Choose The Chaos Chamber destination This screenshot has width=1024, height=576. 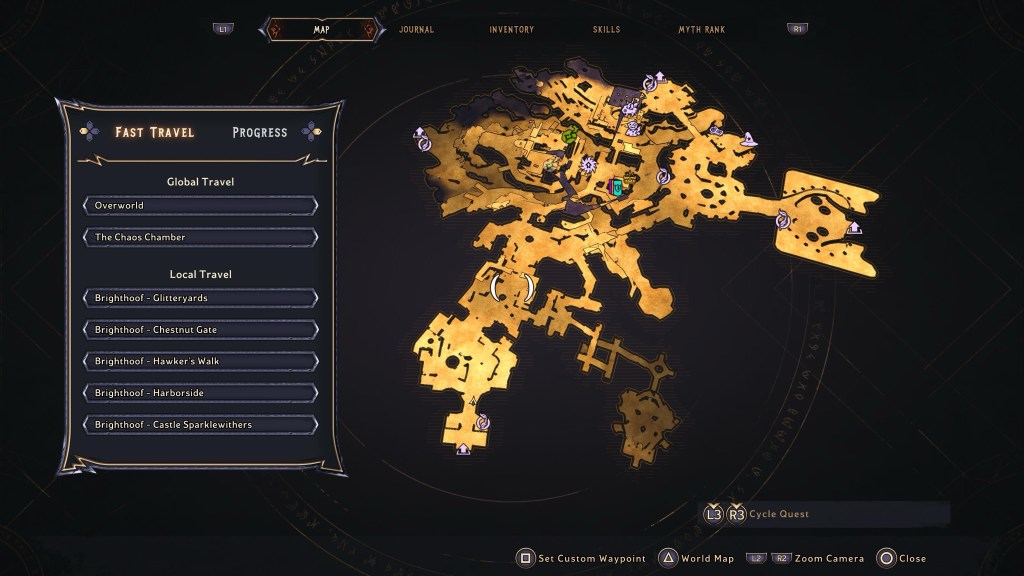tap(201, 238)
